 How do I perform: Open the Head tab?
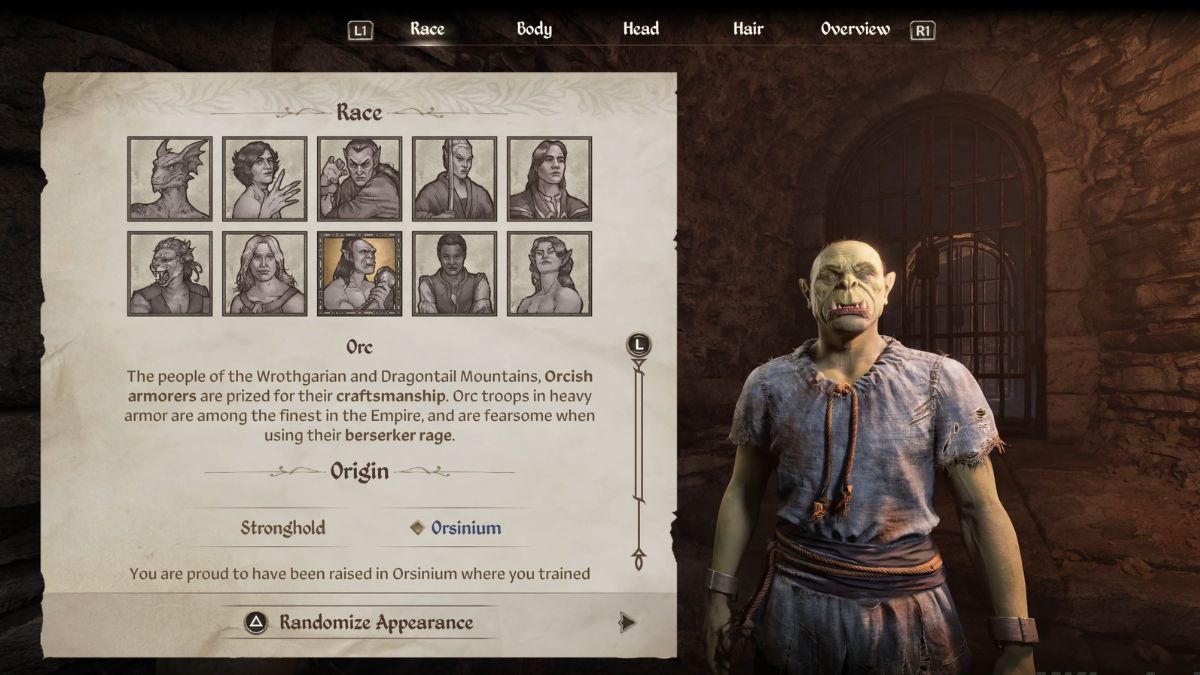click(x=640, y=29)
